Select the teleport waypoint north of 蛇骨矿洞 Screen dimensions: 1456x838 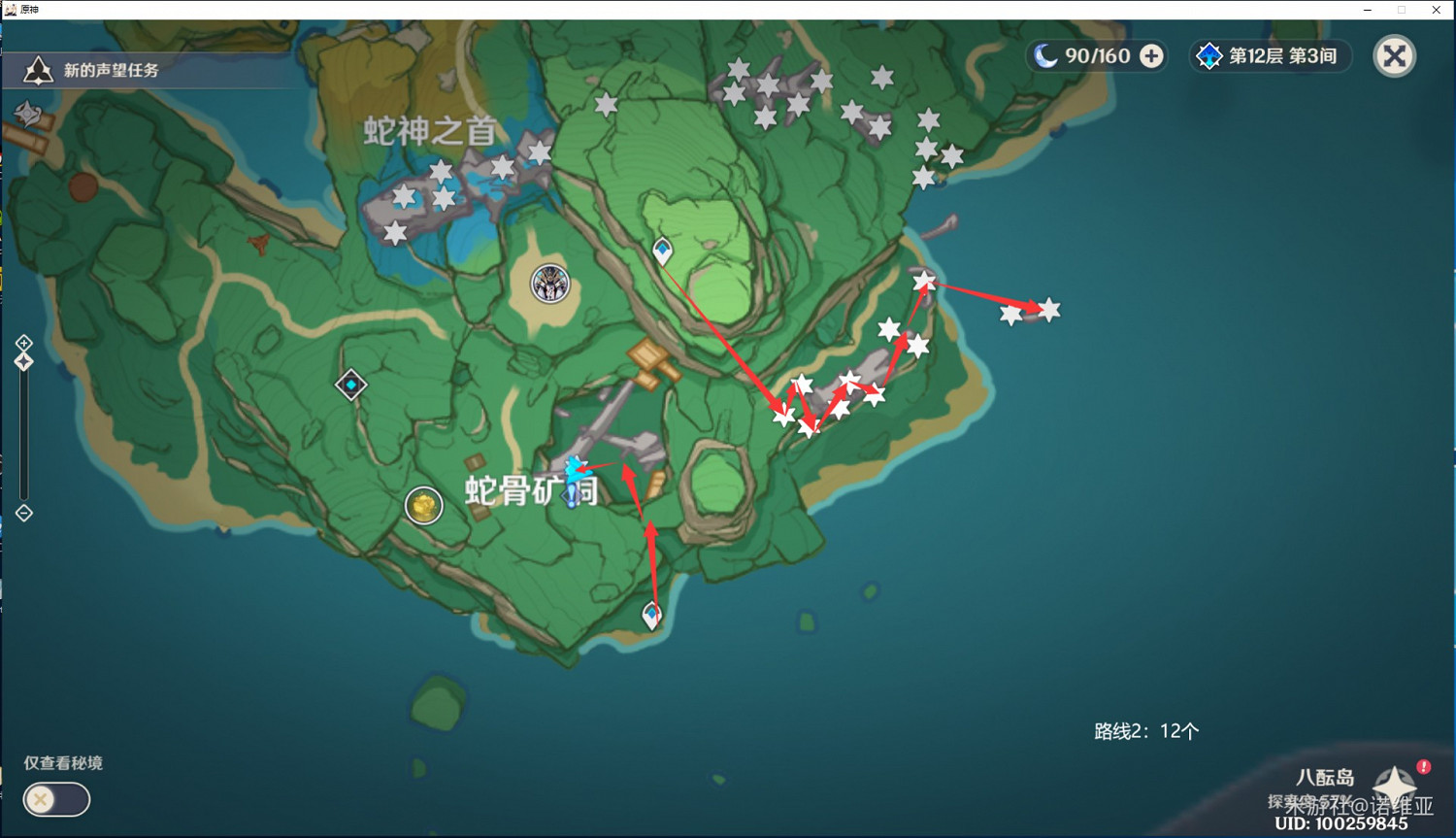(661, 250)
